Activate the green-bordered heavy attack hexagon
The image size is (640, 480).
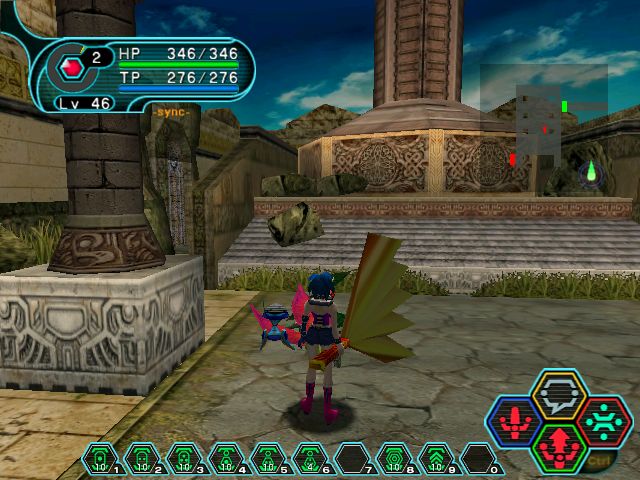[x=559, y=446]
